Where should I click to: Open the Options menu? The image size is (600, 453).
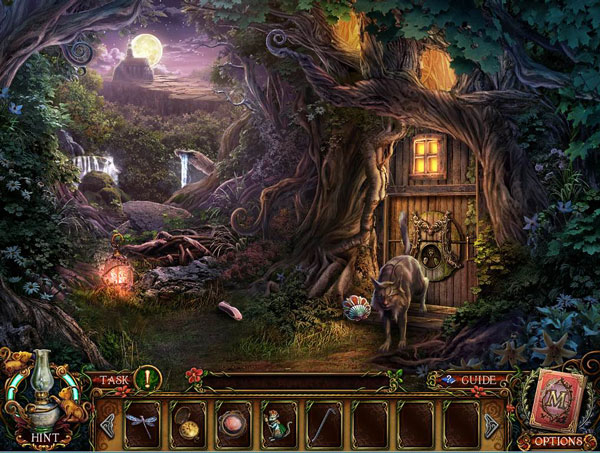click(x=557, y=440)
